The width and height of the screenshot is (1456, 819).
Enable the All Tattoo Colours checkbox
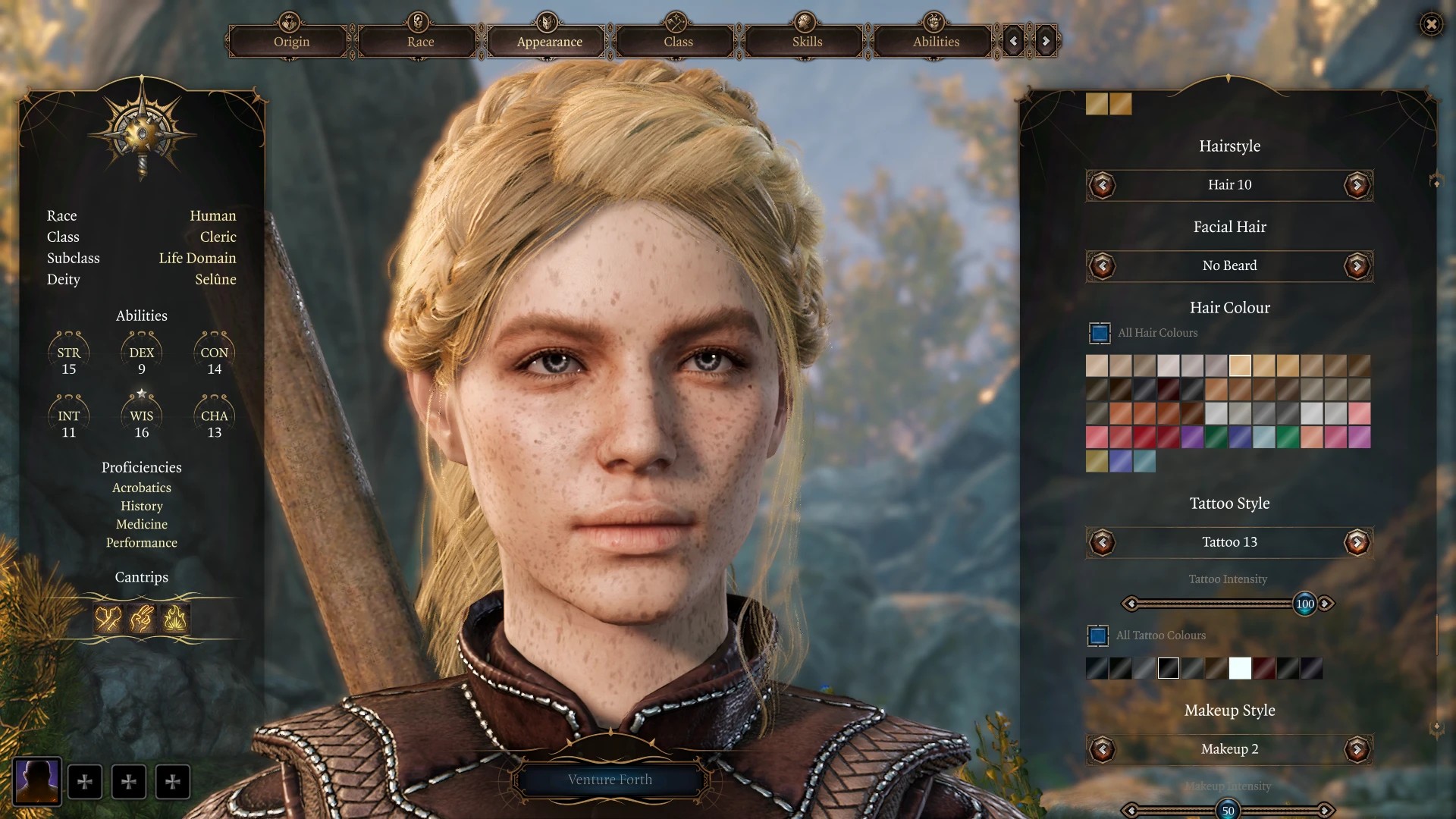(x=1098, y=635)
